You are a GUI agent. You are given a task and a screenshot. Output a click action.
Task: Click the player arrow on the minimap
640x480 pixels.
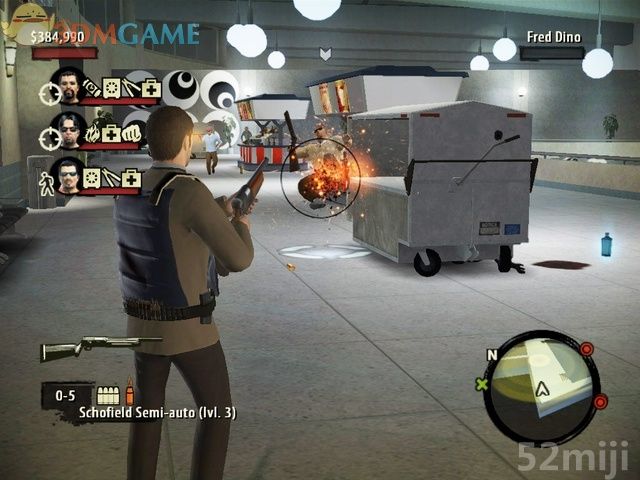pos(543,389)
